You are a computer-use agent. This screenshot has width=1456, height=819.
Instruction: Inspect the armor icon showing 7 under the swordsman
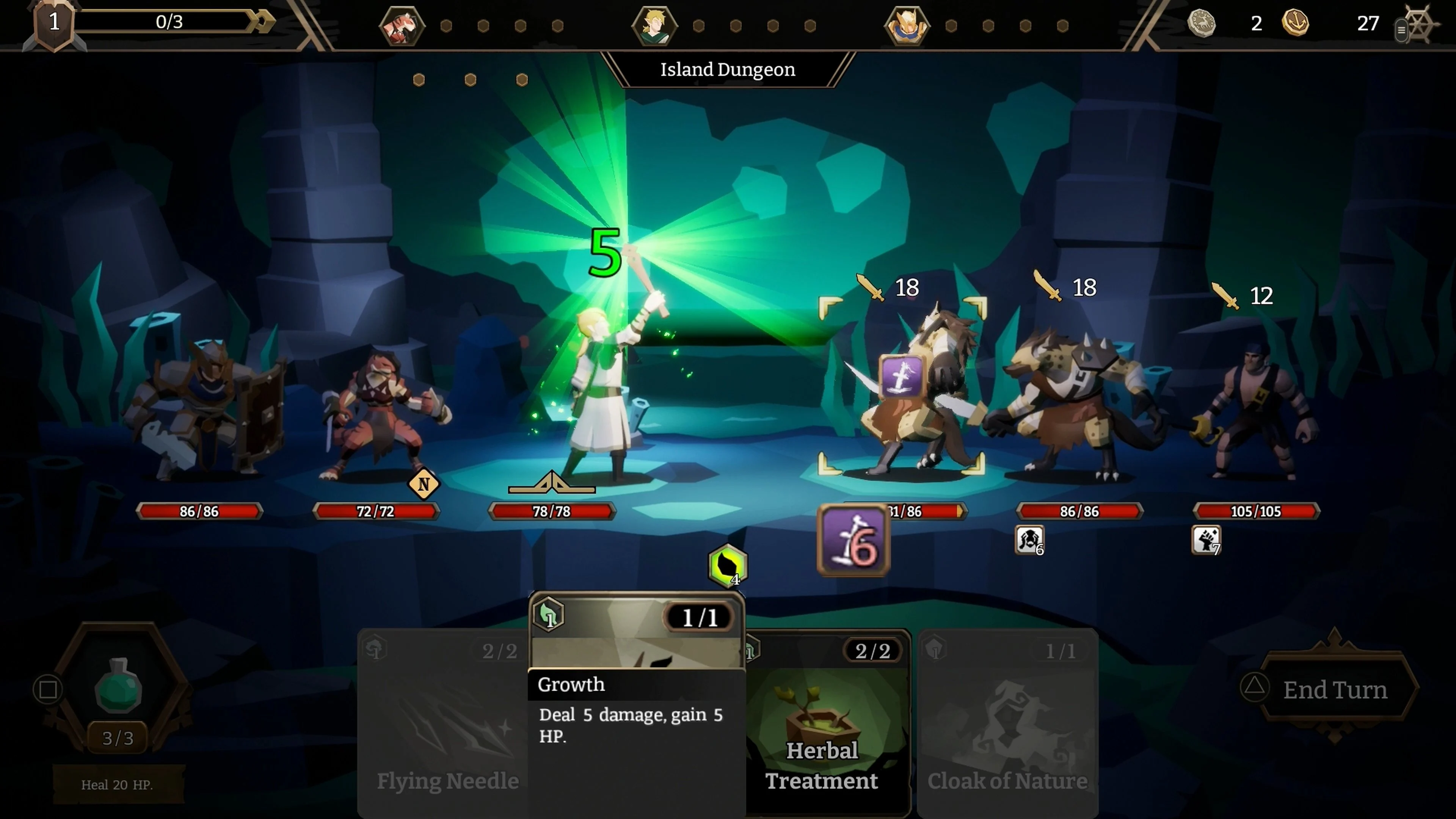[1206, 540]
